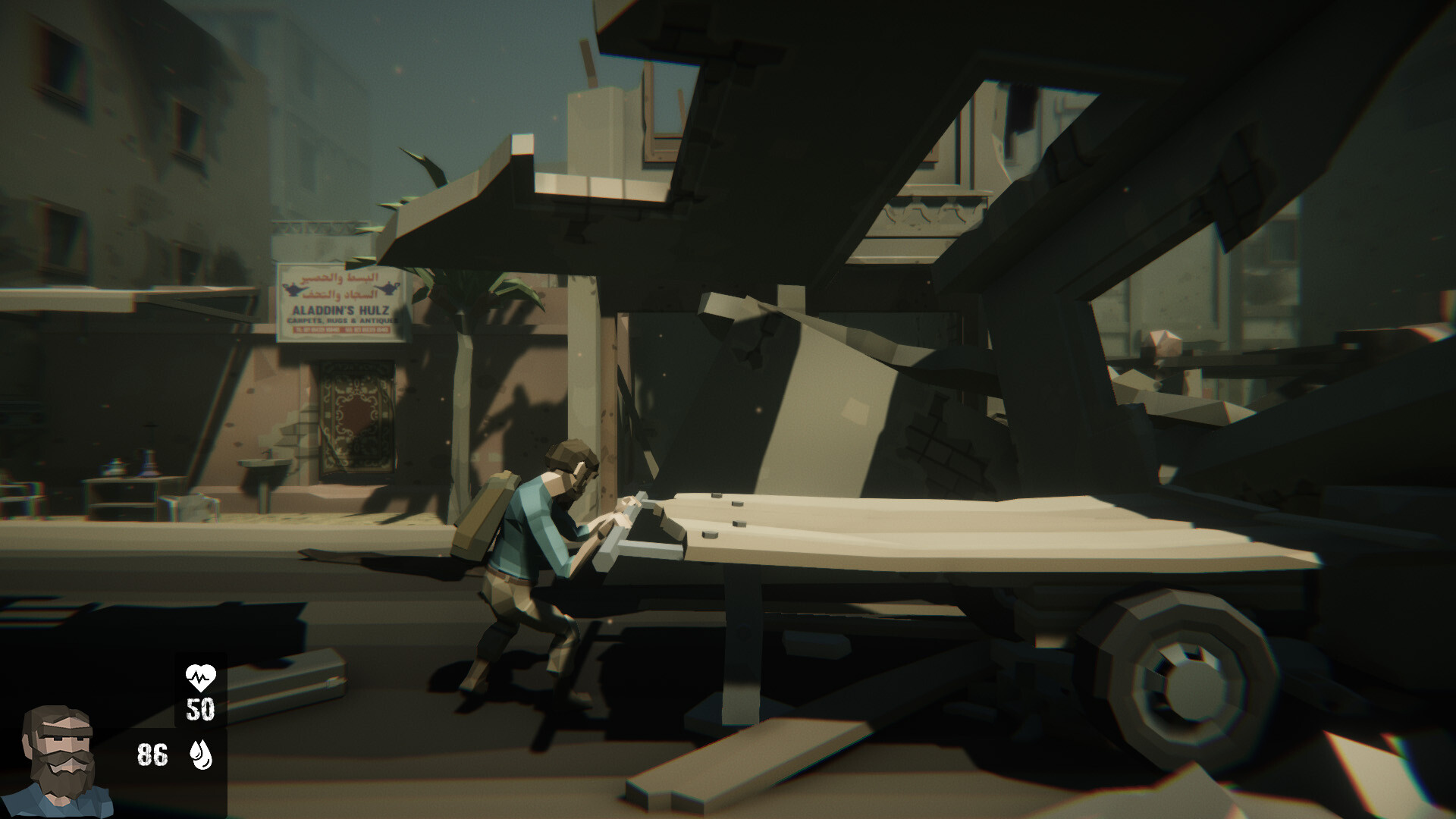The width and height of the screenshot is (1456, 819).
Task: Click the genie lamp on the left sign side
Action: (294, 289)
